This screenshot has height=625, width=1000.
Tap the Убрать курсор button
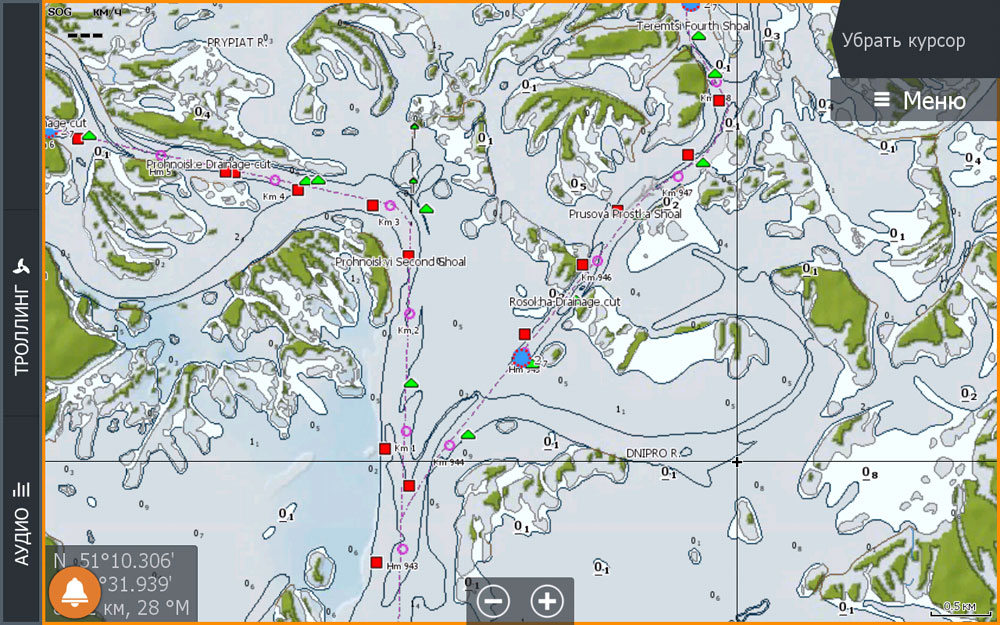[x=903, y=41]
